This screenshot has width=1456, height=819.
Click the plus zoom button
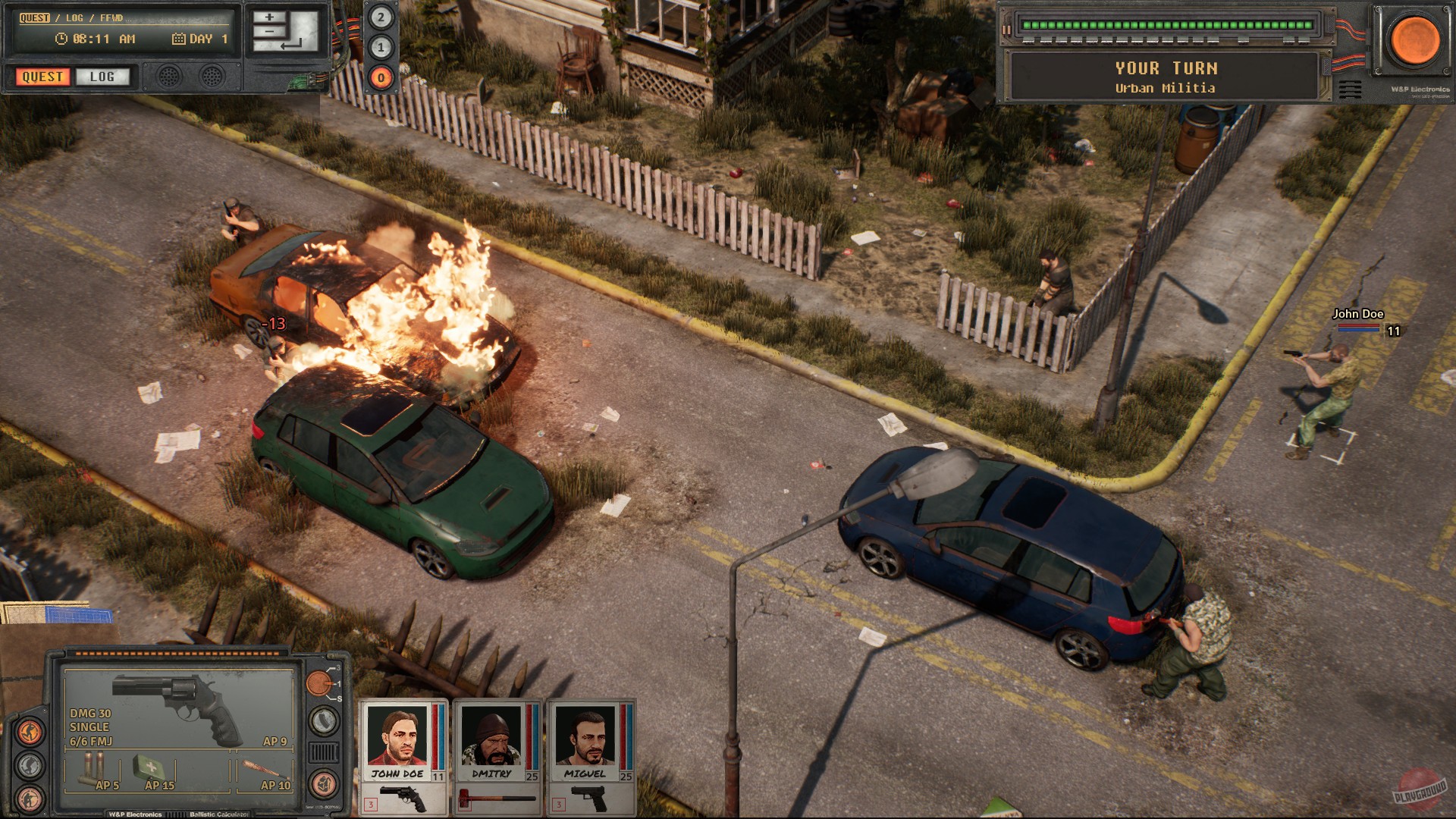point(269,17)
